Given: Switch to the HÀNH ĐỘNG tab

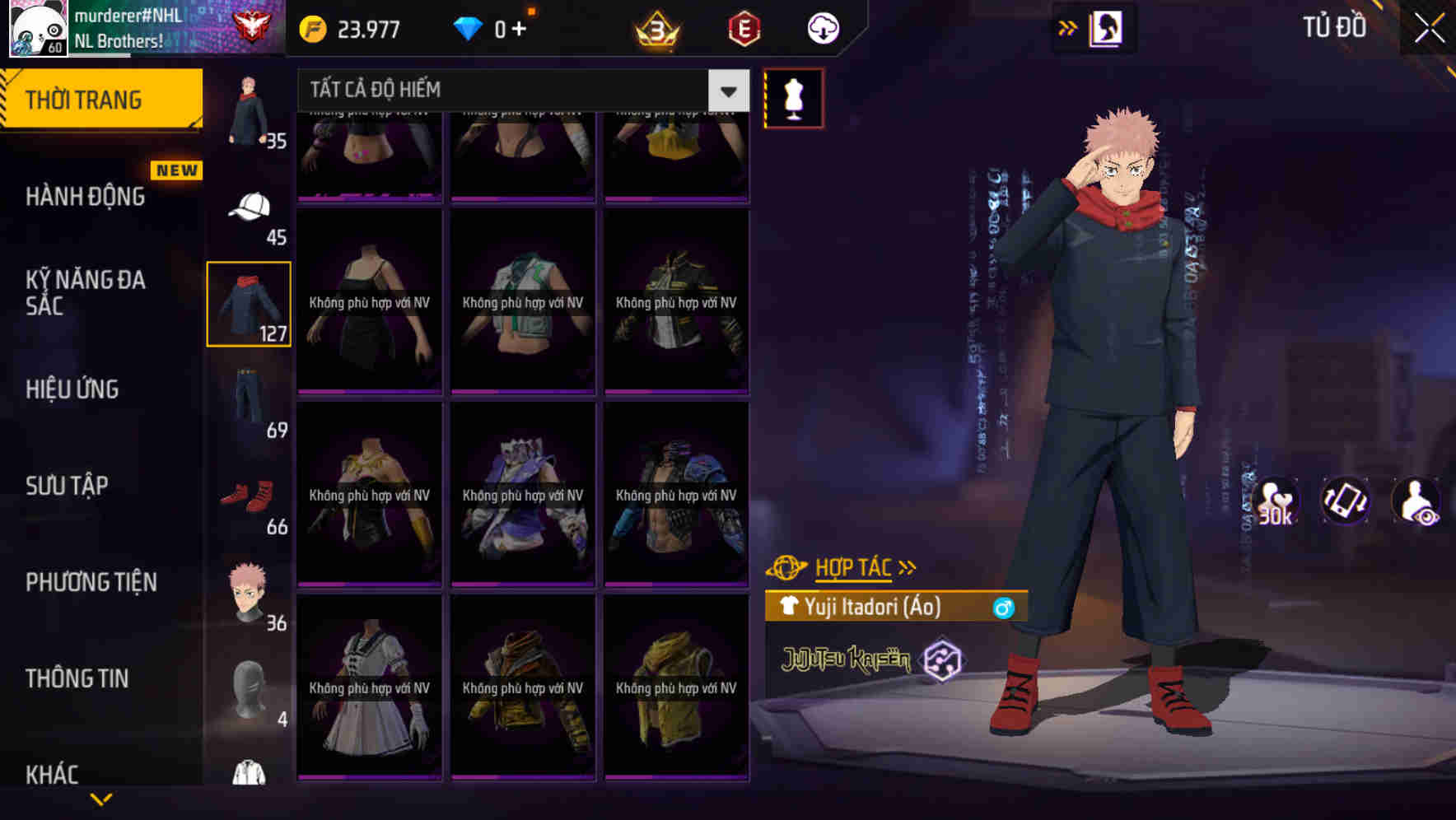Looking at the screenshot, I should [86, 196].
